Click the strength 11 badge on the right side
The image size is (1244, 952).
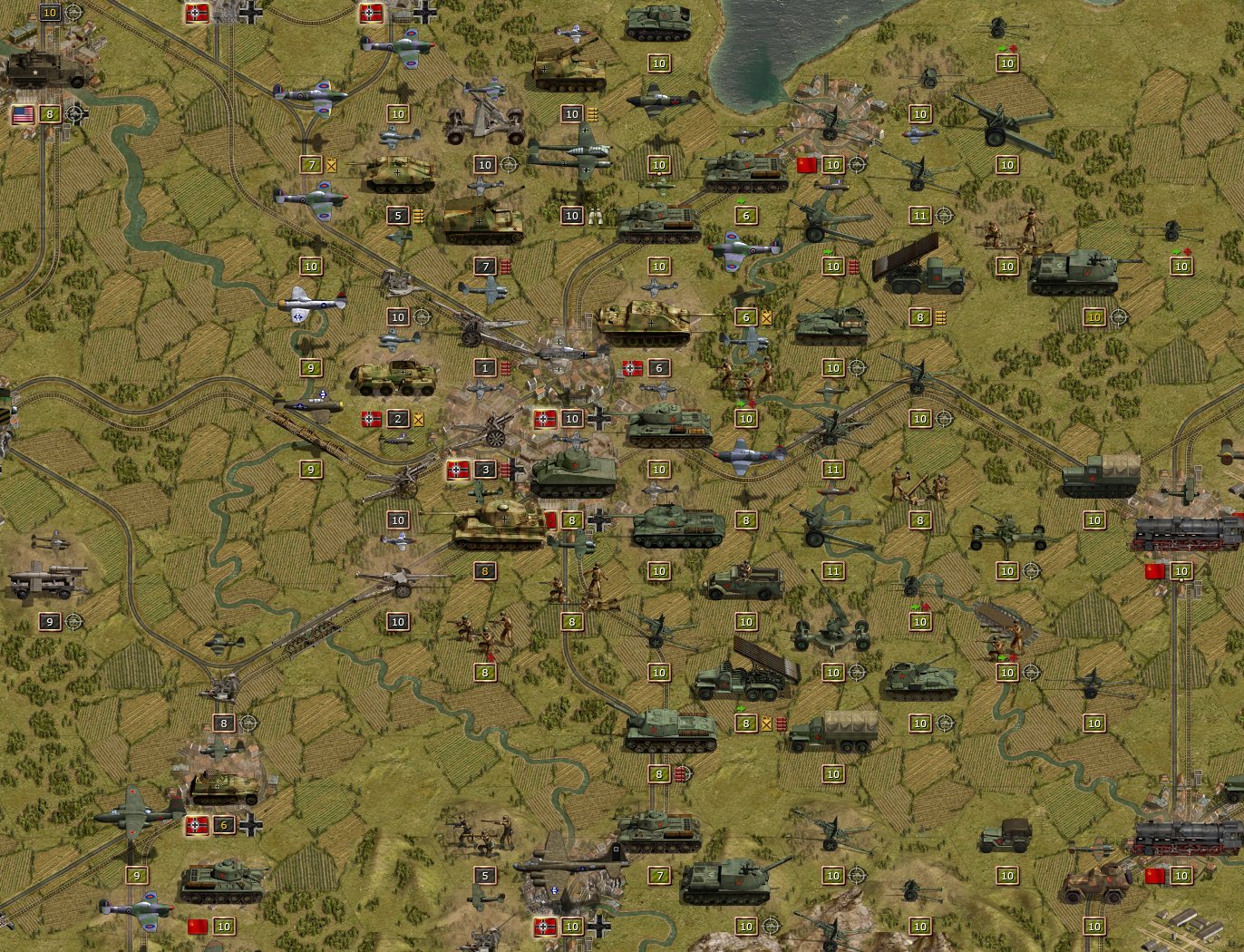click(832, 470)
